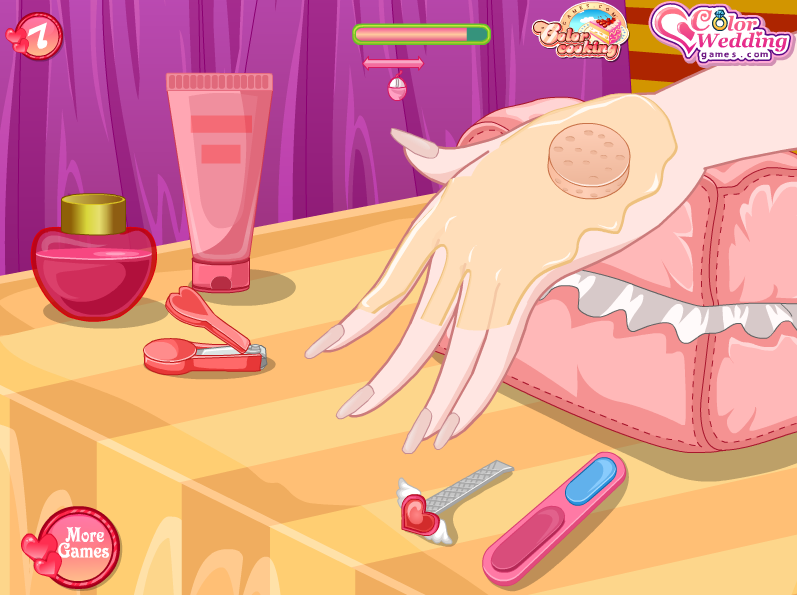Select the pink and blue nail buffer

click(555, 516)
